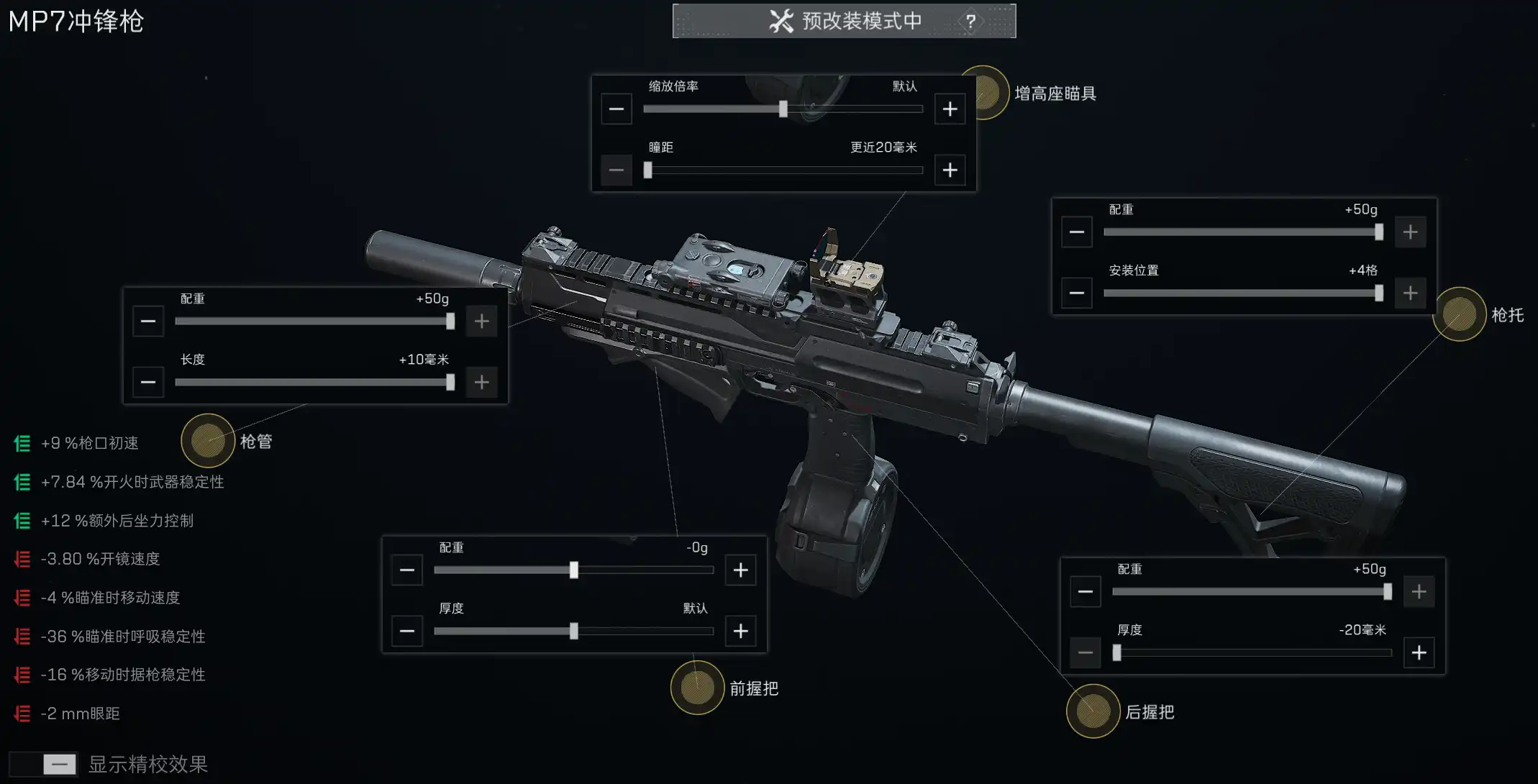Select the barrel attachment node (枪管)

point(208,441)
